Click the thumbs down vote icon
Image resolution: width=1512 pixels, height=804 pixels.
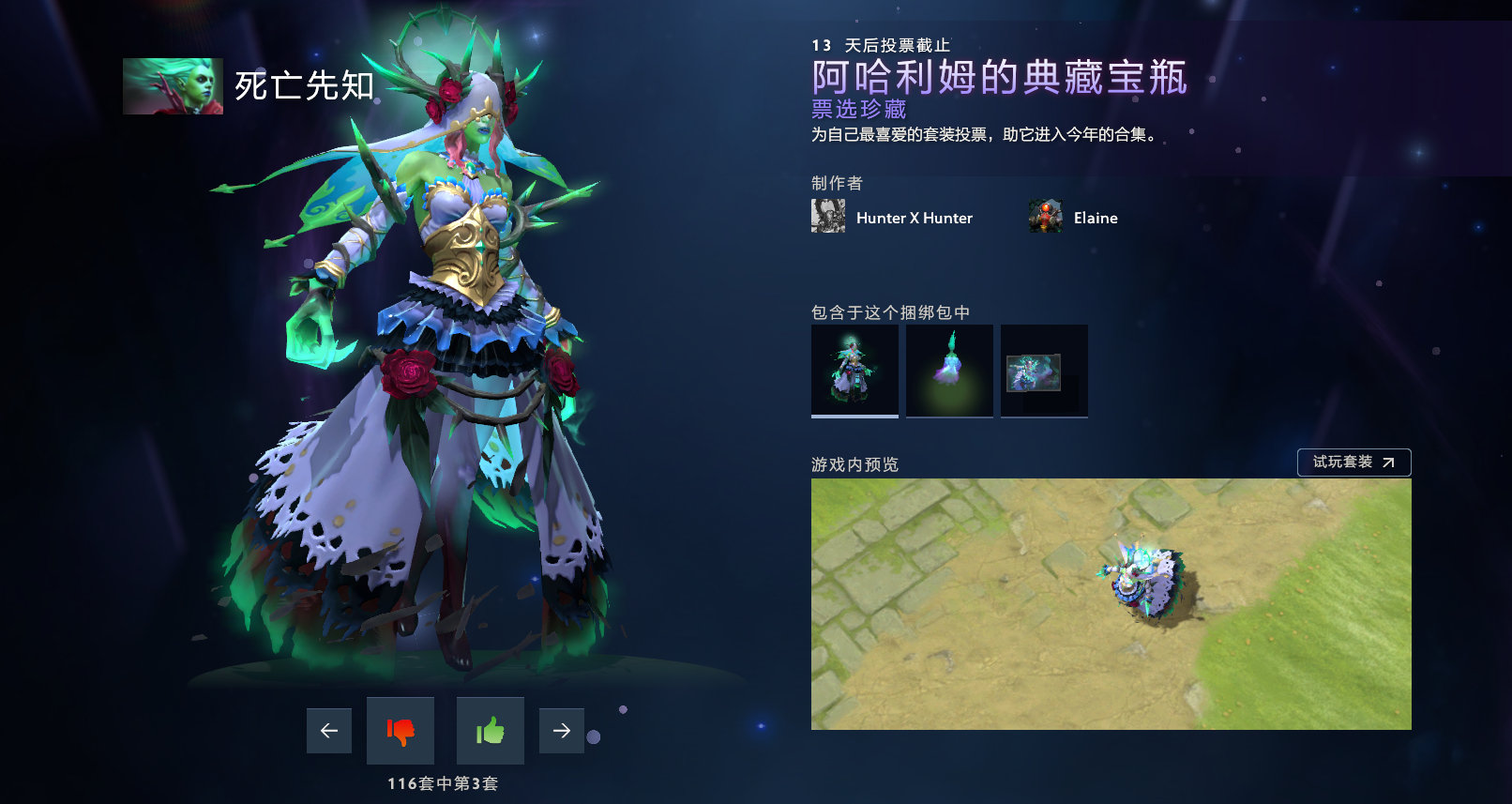pos(400,731)
